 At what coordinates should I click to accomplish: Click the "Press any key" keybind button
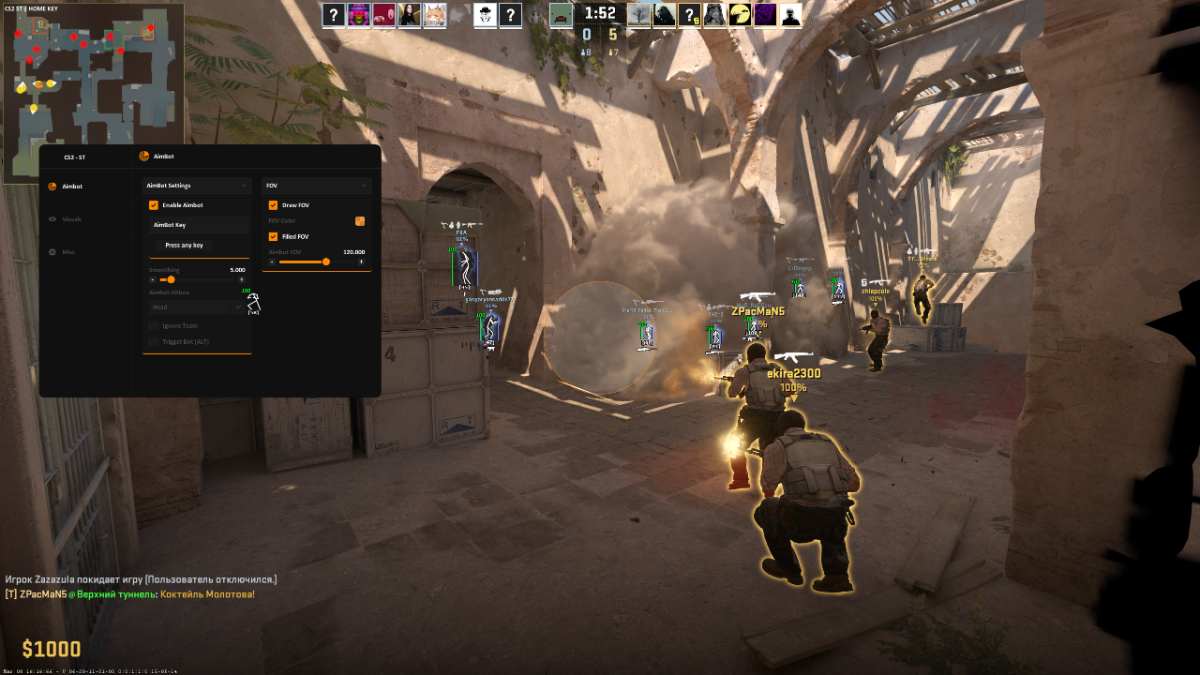pos(184,245)
